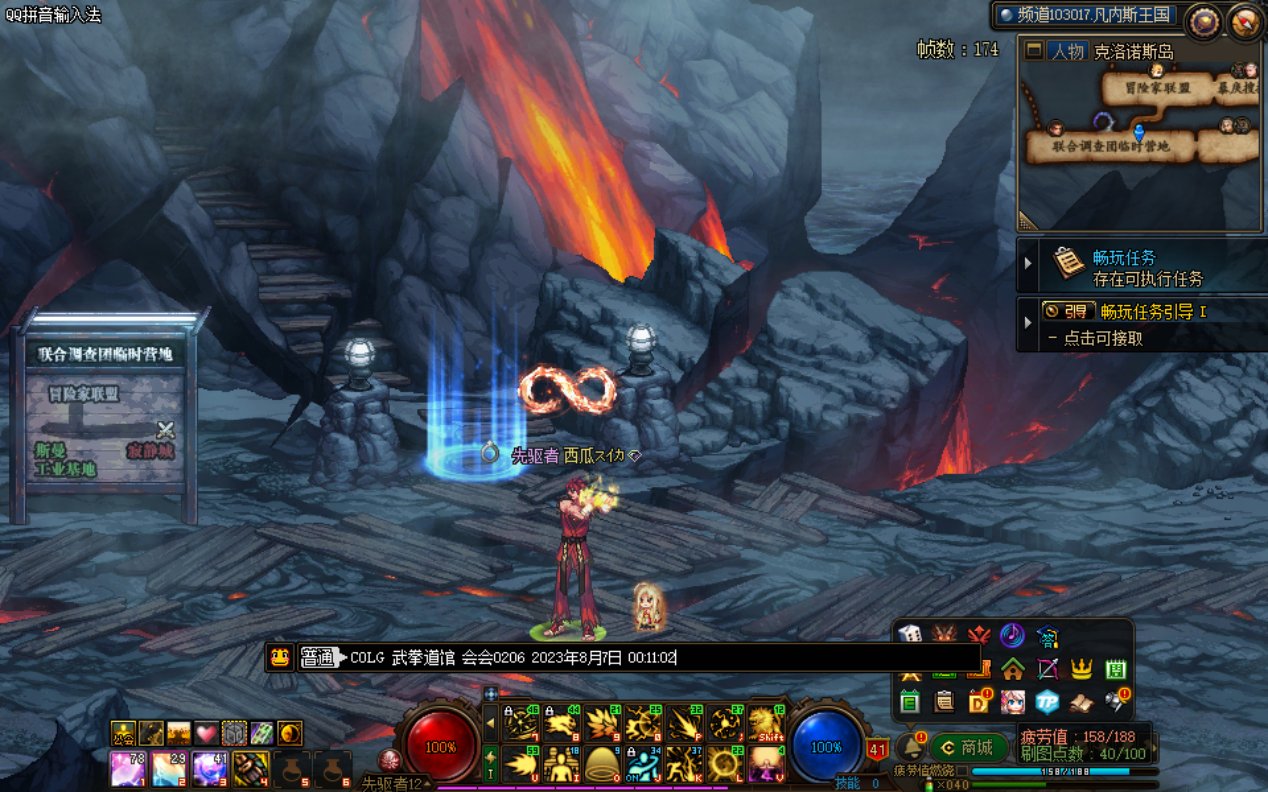Image resolution: width=1268 pixels, height=792 pixels.
Task: Click the pink heart buff icon
Action: pos(206,733)
